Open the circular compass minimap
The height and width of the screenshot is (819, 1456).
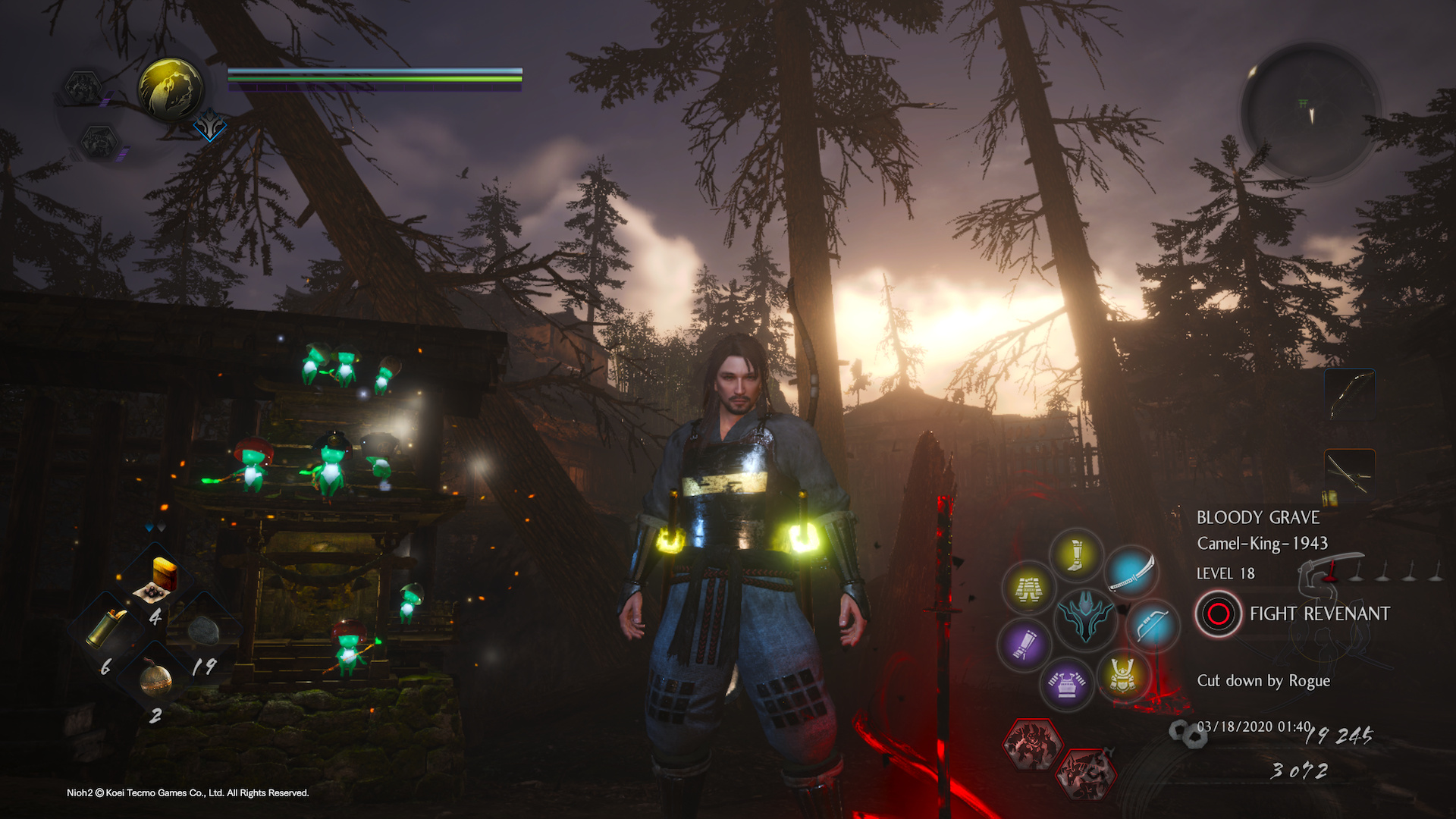[x=1310, y=112]
